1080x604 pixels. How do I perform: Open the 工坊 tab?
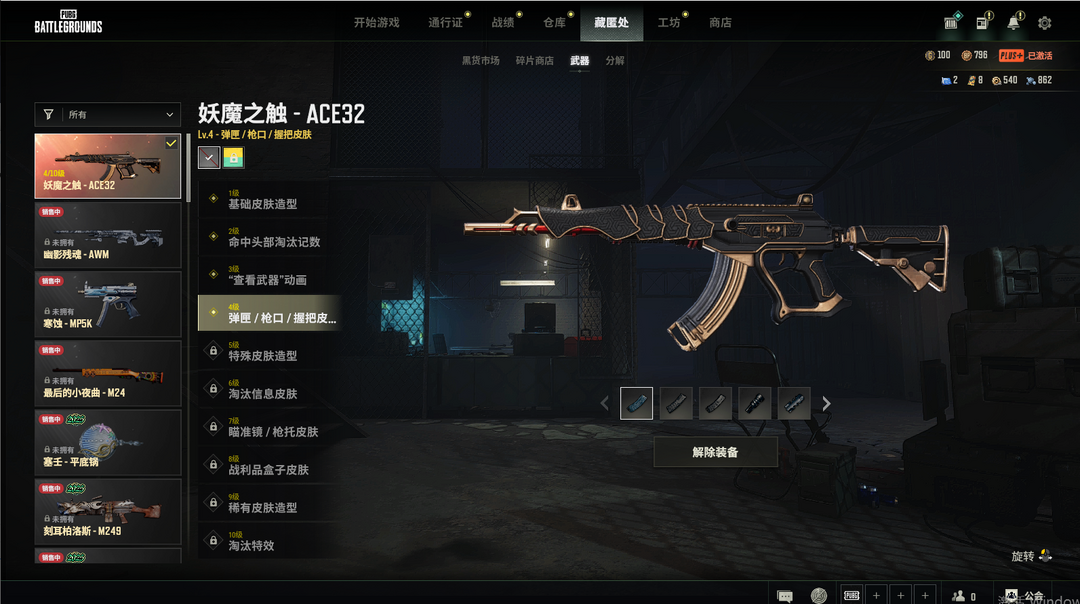(x=668, y=22)
